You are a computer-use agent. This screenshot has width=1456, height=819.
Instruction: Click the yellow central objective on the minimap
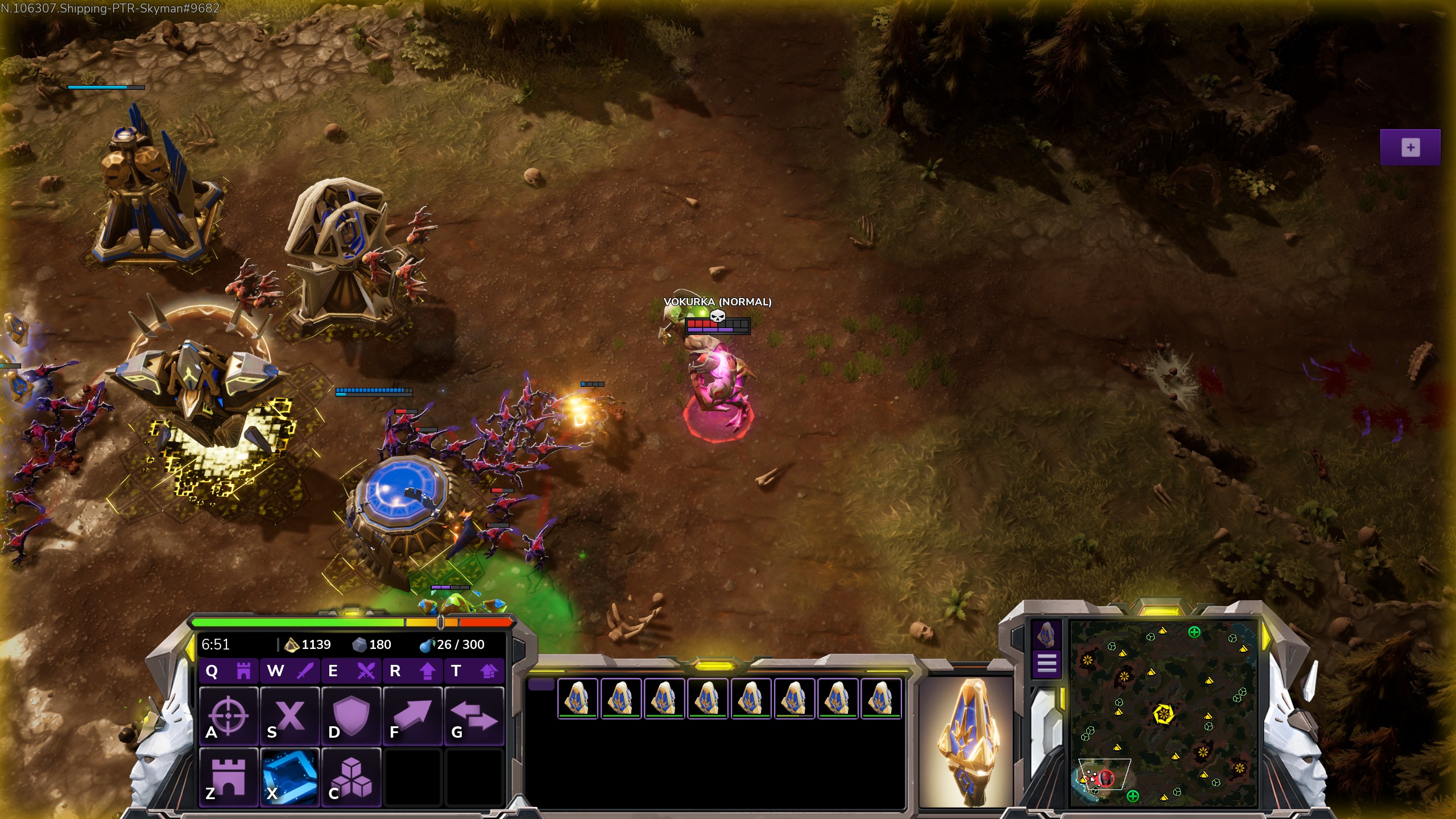pos(1164,713)
